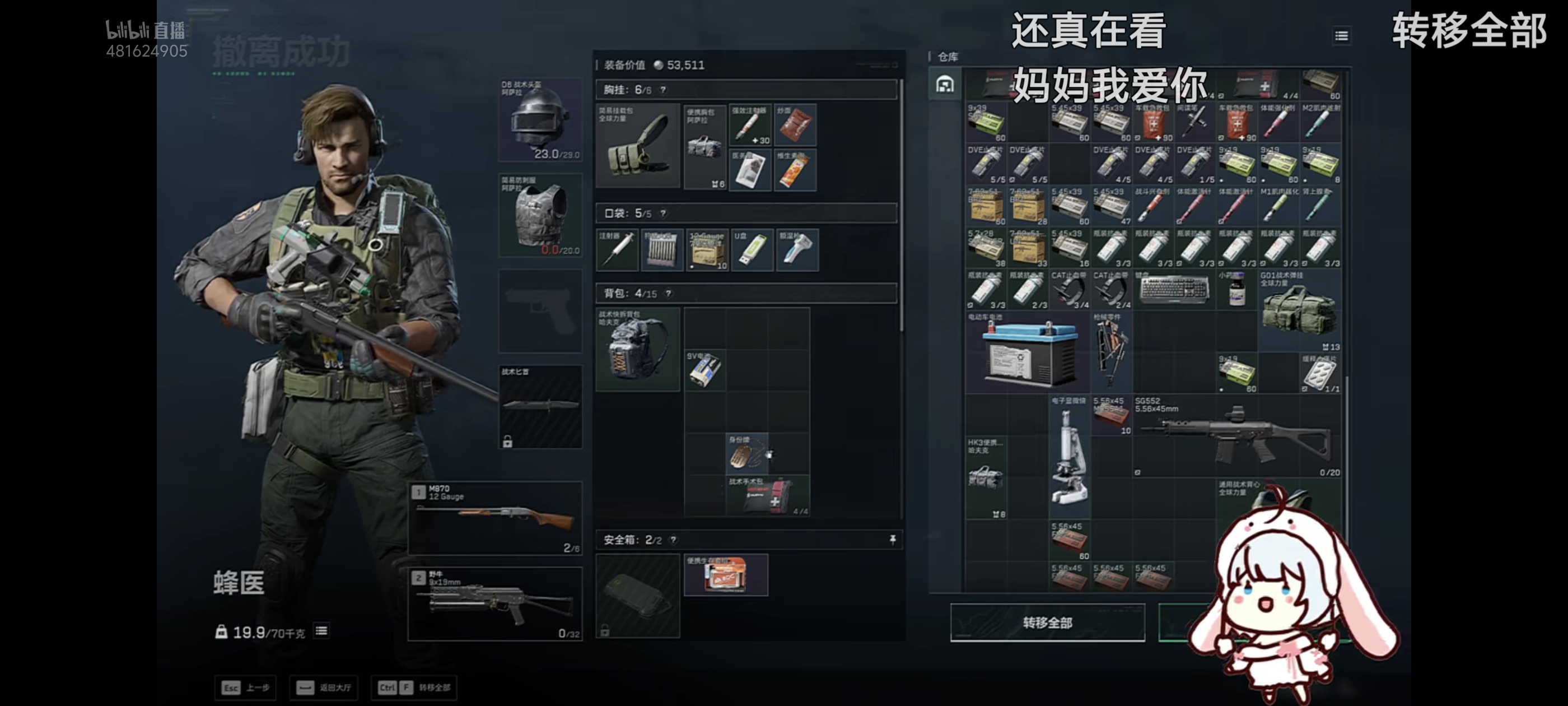Open the warehouse home tab icon
This screenshot has width=1568, height=706.
click(x=945, y=85)
